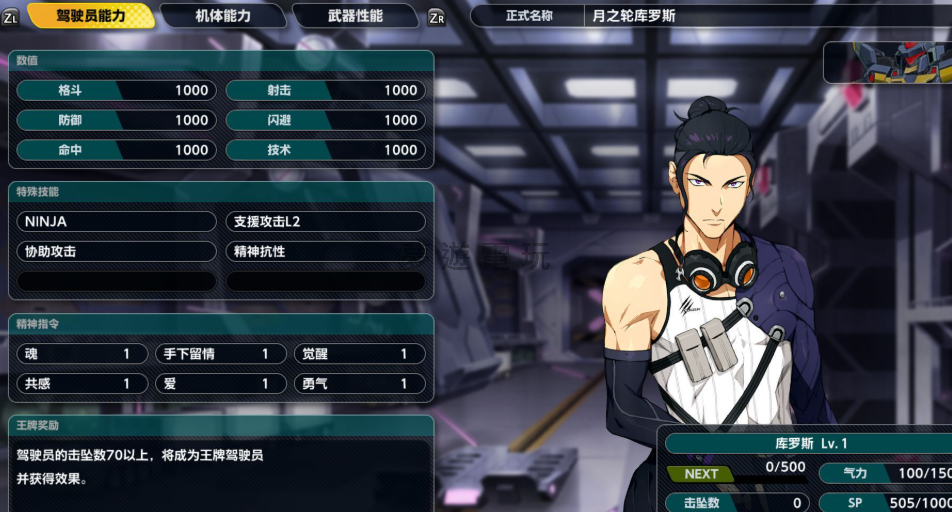Click the mech unit thumbnail
This screenshot has width=952, height=512.
click(x=888, y=62)
